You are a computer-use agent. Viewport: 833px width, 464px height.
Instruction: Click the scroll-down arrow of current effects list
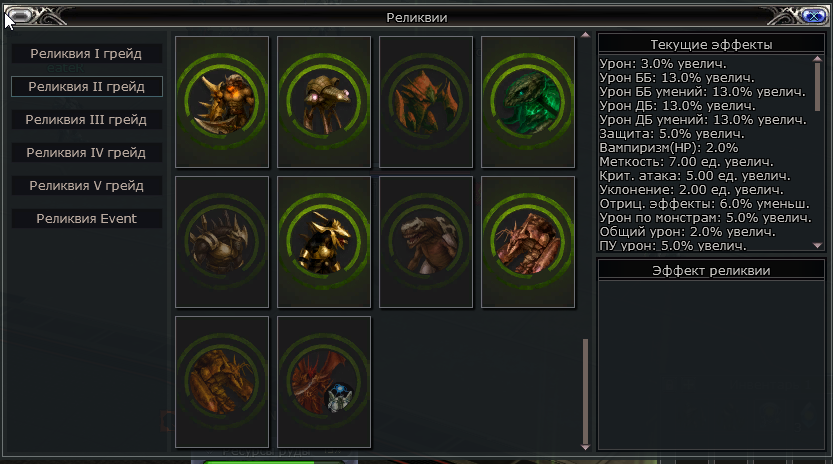[x=817, y=245]
